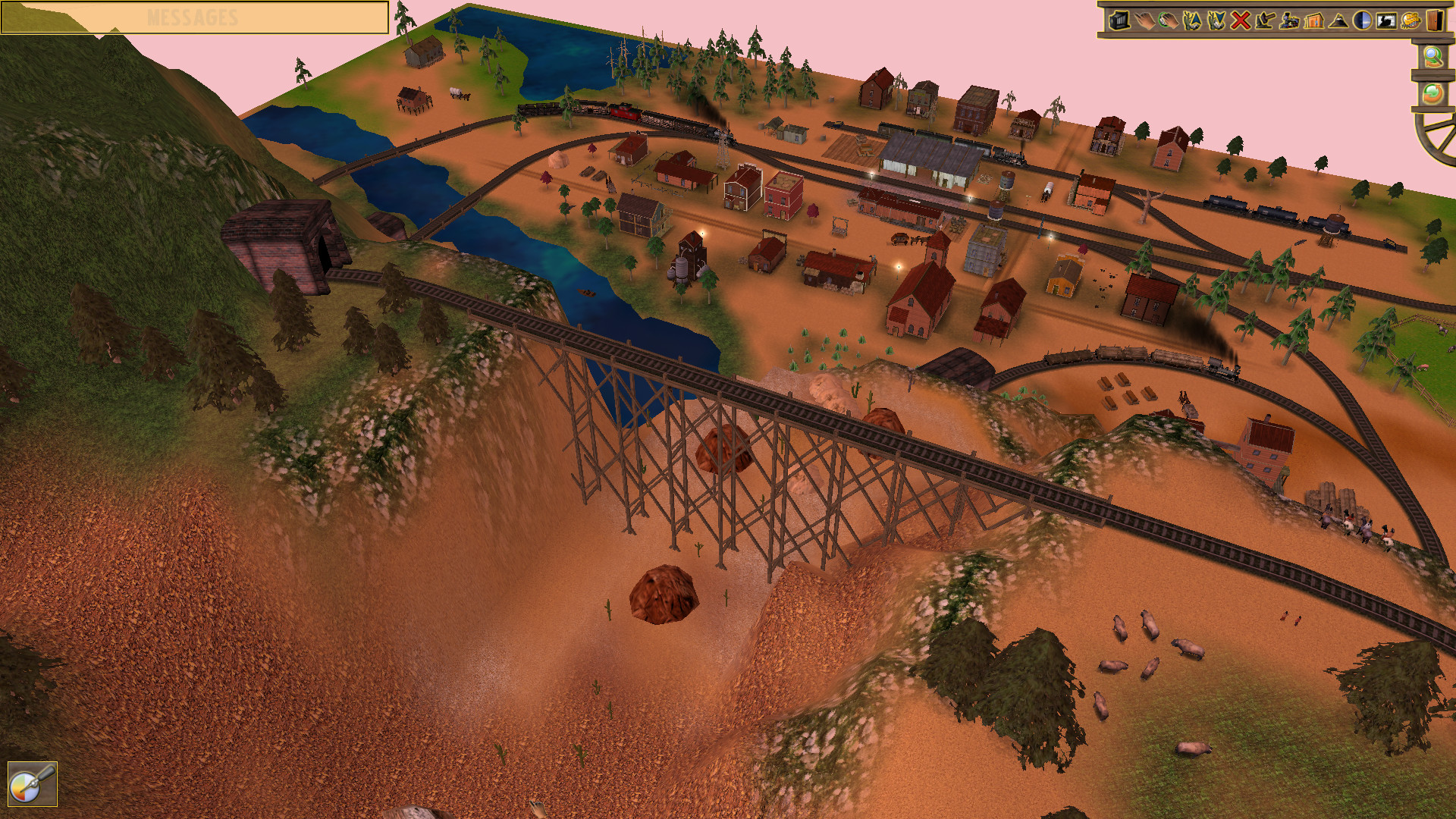The image size is (1456, 819).
Task: Open the hammer construction tool
Action: 1265,21
